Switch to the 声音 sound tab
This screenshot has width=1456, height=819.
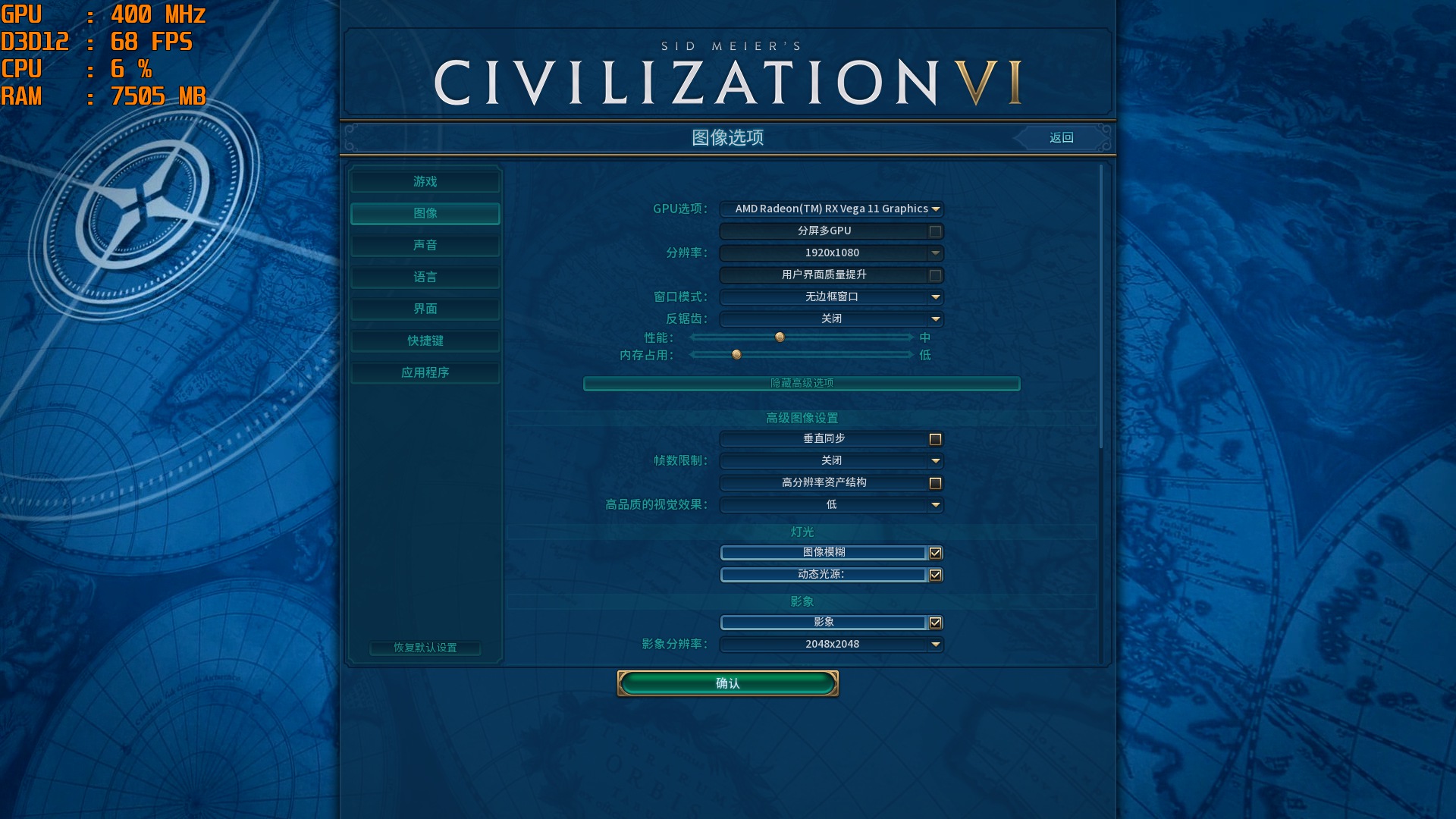pos(424,245)
